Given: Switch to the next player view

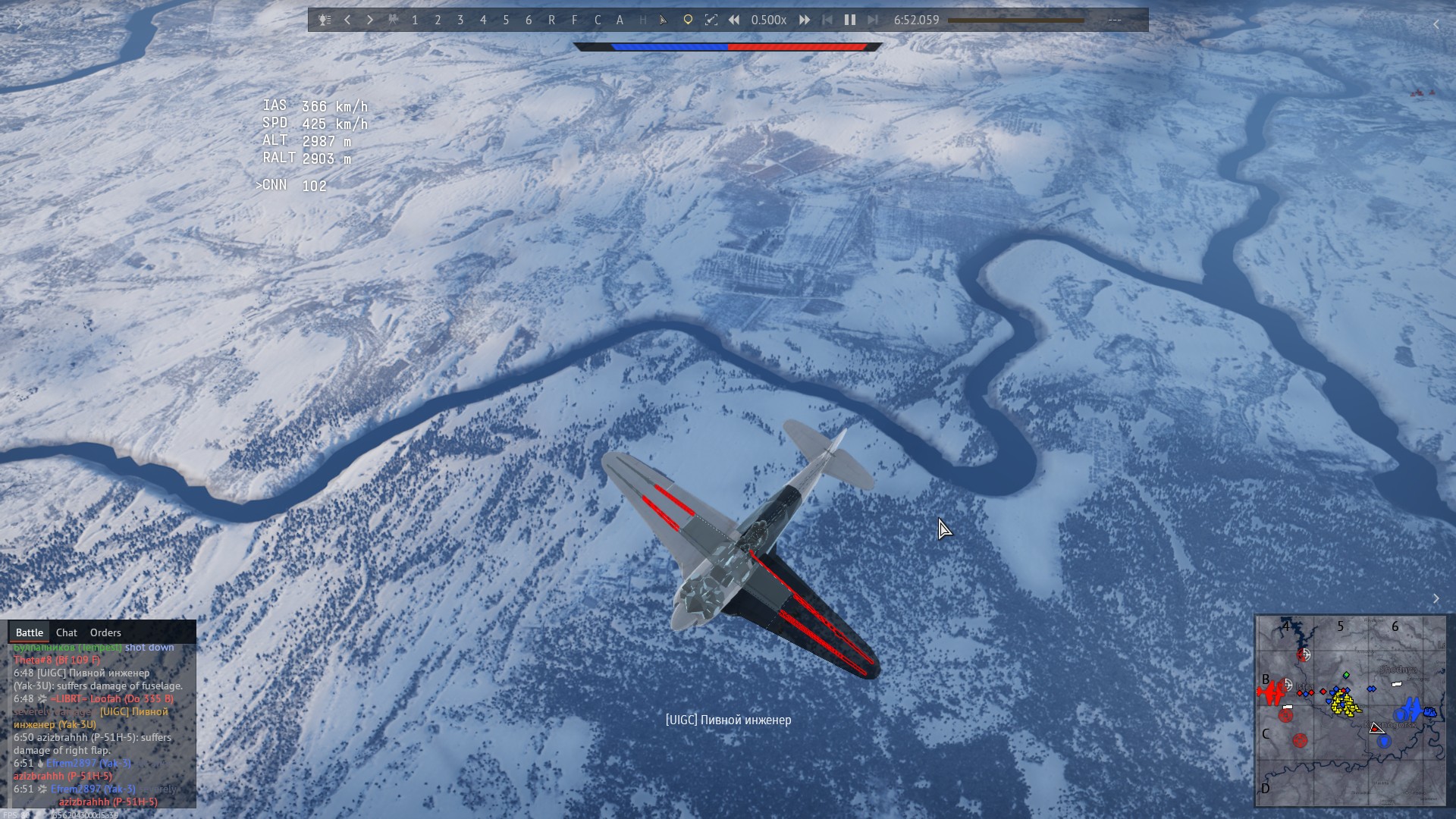Looking at the screenshot, I should click(370, 20).
